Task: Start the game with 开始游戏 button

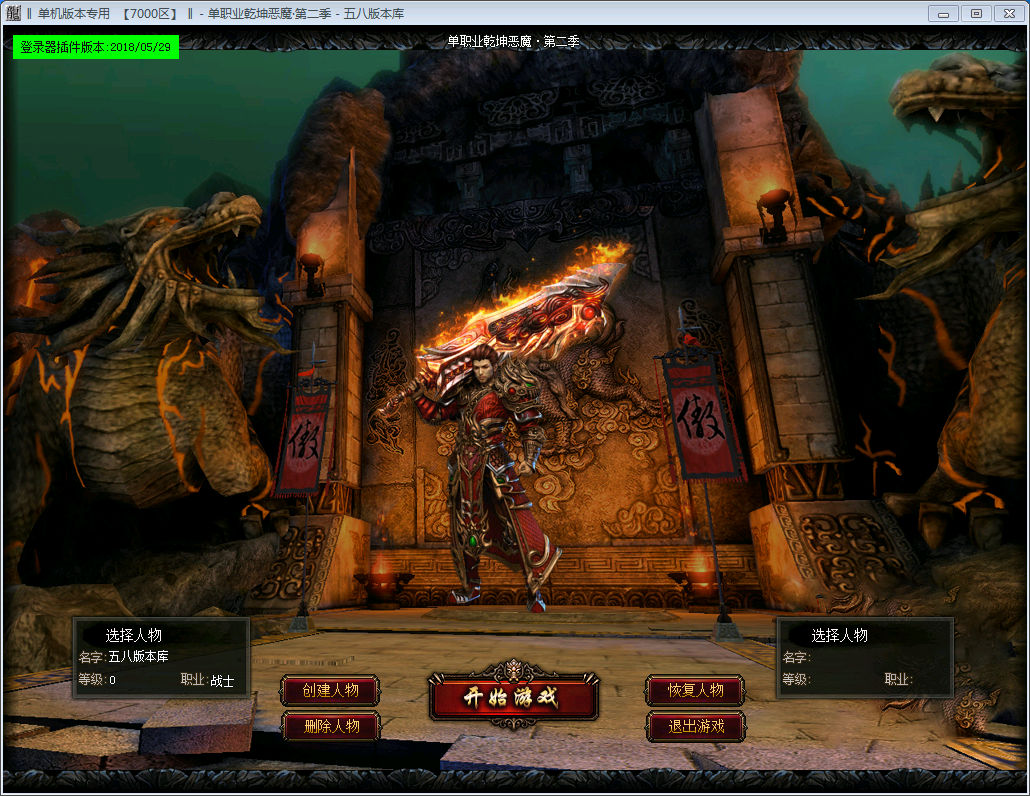Action: coord(513,697)
